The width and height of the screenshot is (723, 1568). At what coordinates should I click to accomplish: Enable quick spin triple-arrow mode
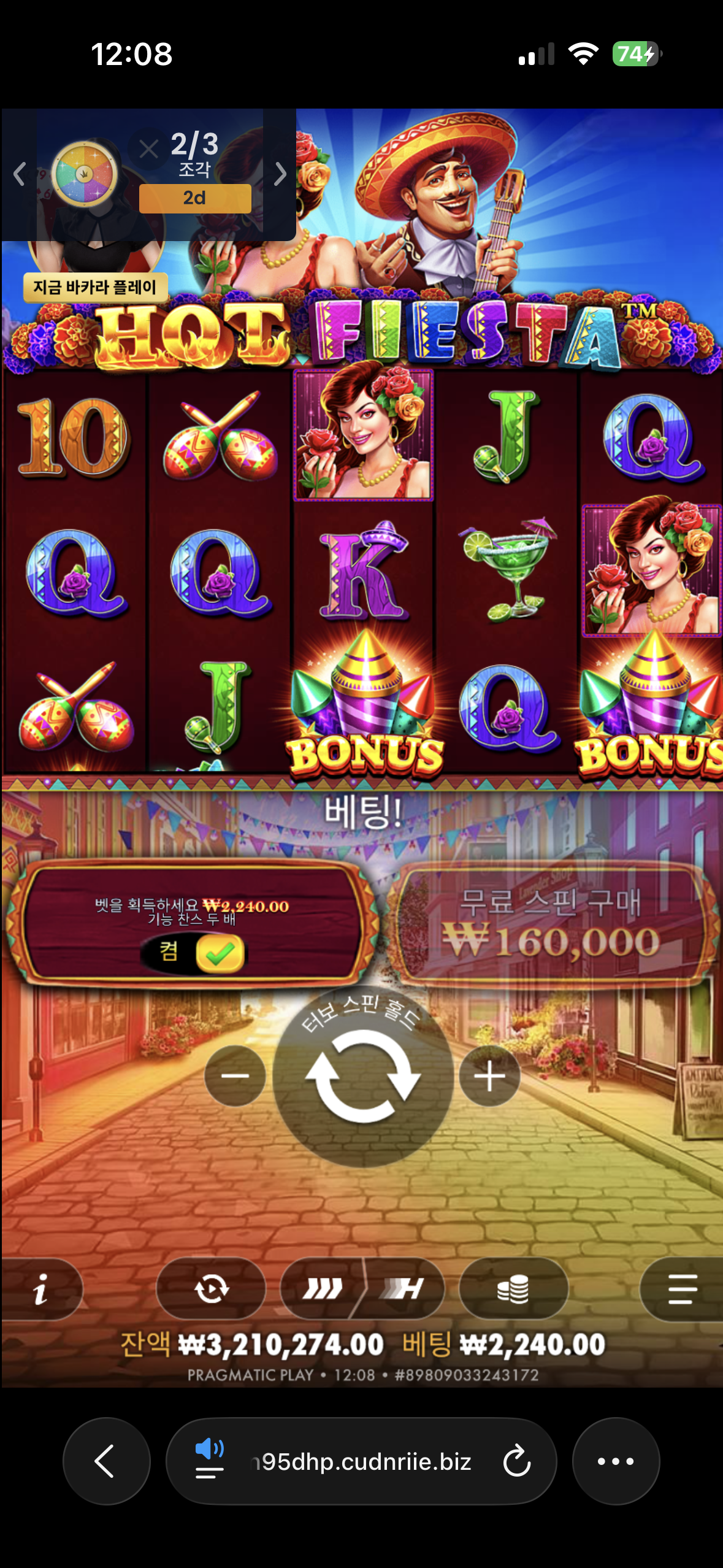click(322, 1288)
